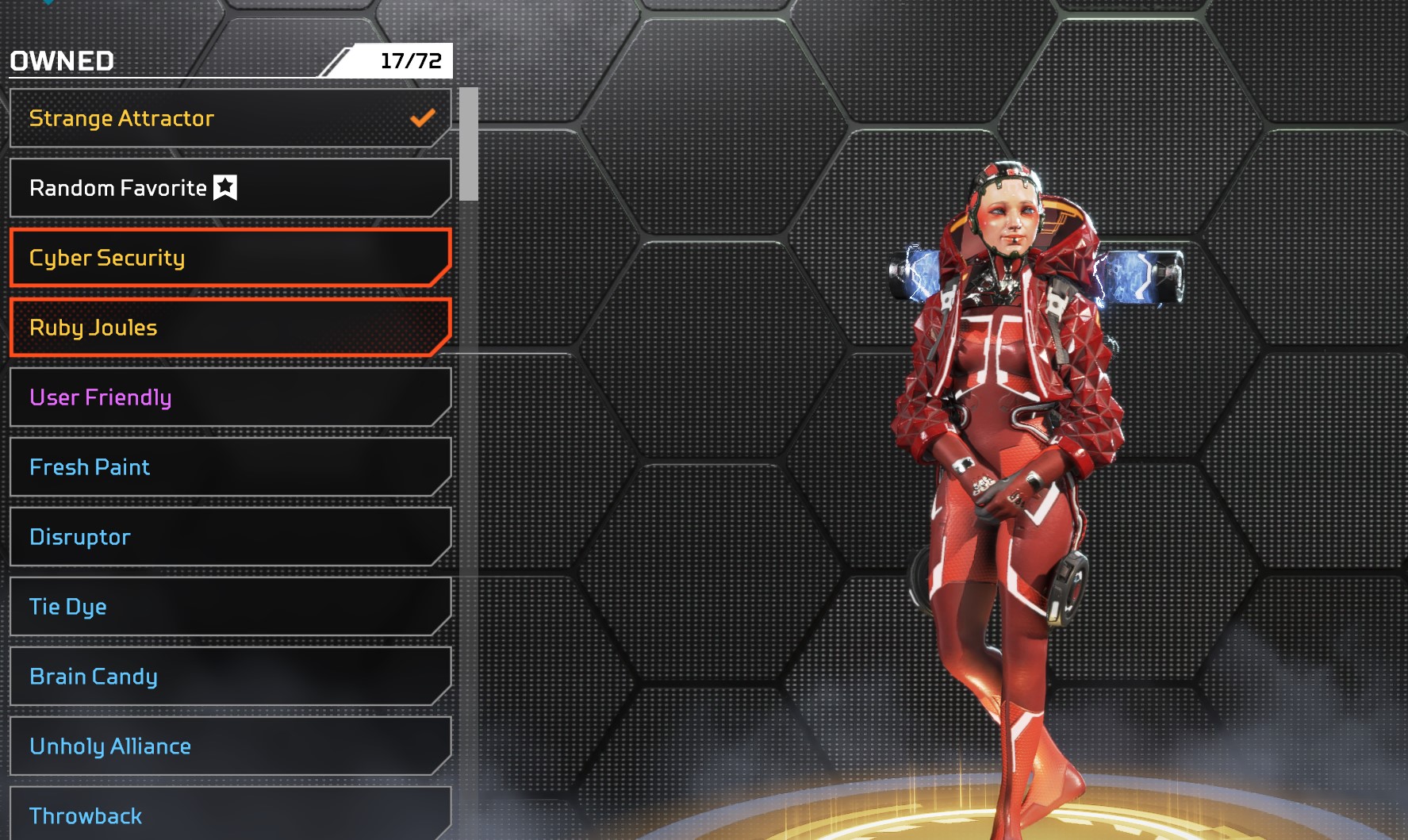1408x840 pixels.
Task: Pick the Tie Dye skin
Action: tap(230, 607)
